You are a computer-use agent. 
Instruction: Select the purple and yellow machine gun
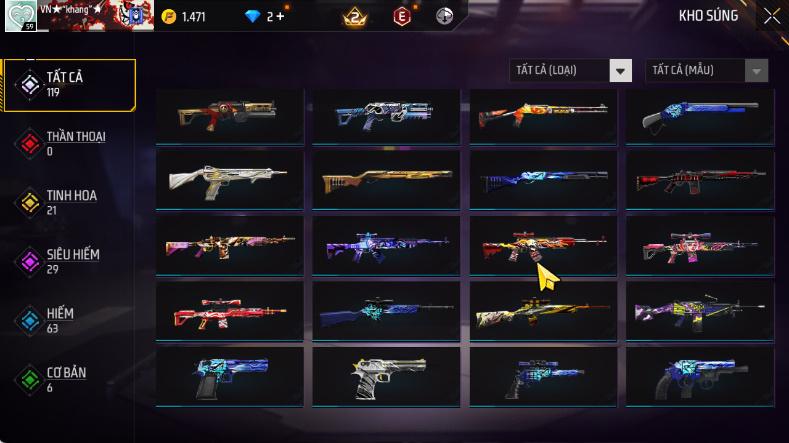(x=699, y=311)
